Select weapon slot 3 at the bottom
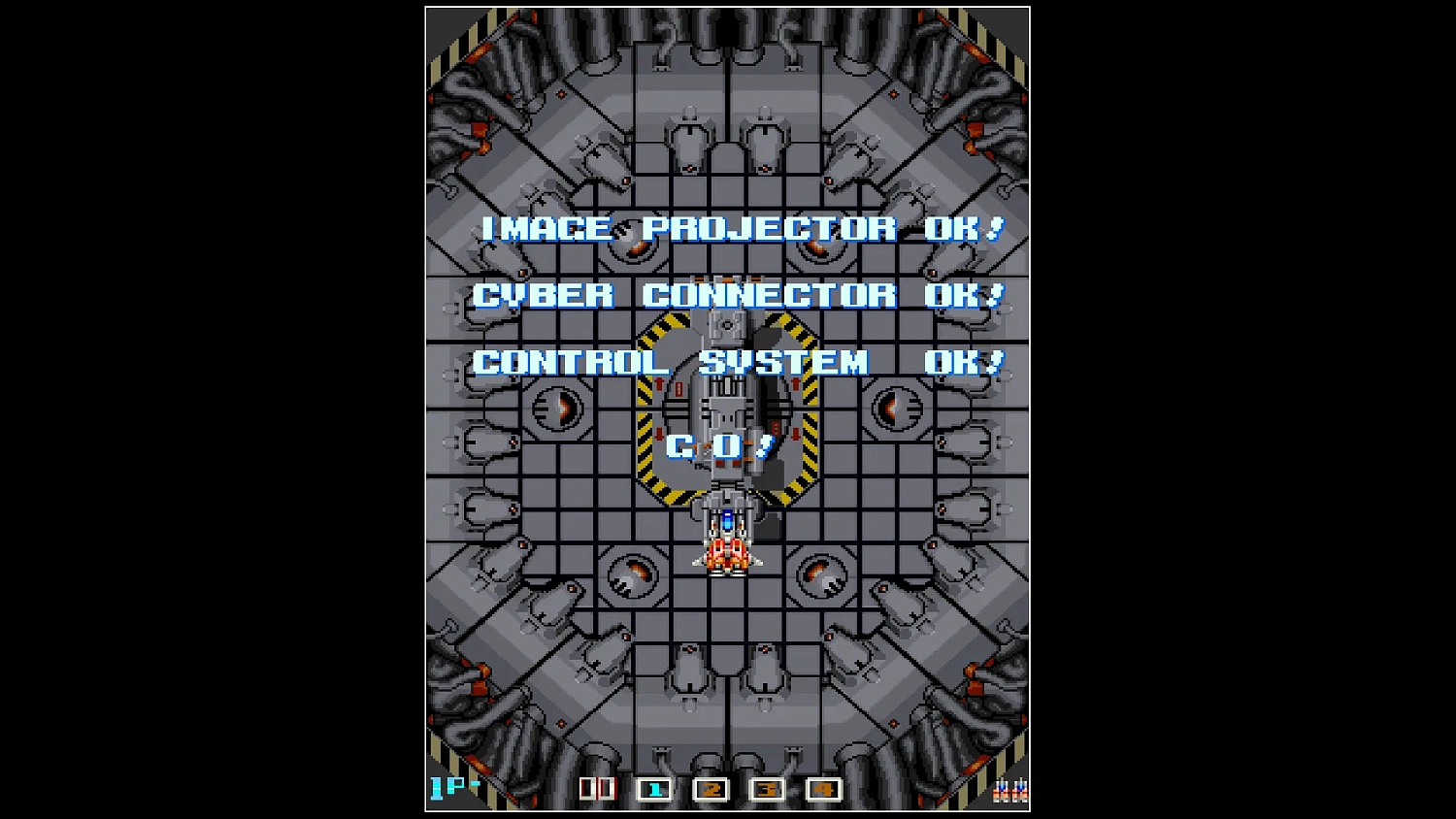The width and height of the screenshot is (1456, 819). [x=767, y=791]
